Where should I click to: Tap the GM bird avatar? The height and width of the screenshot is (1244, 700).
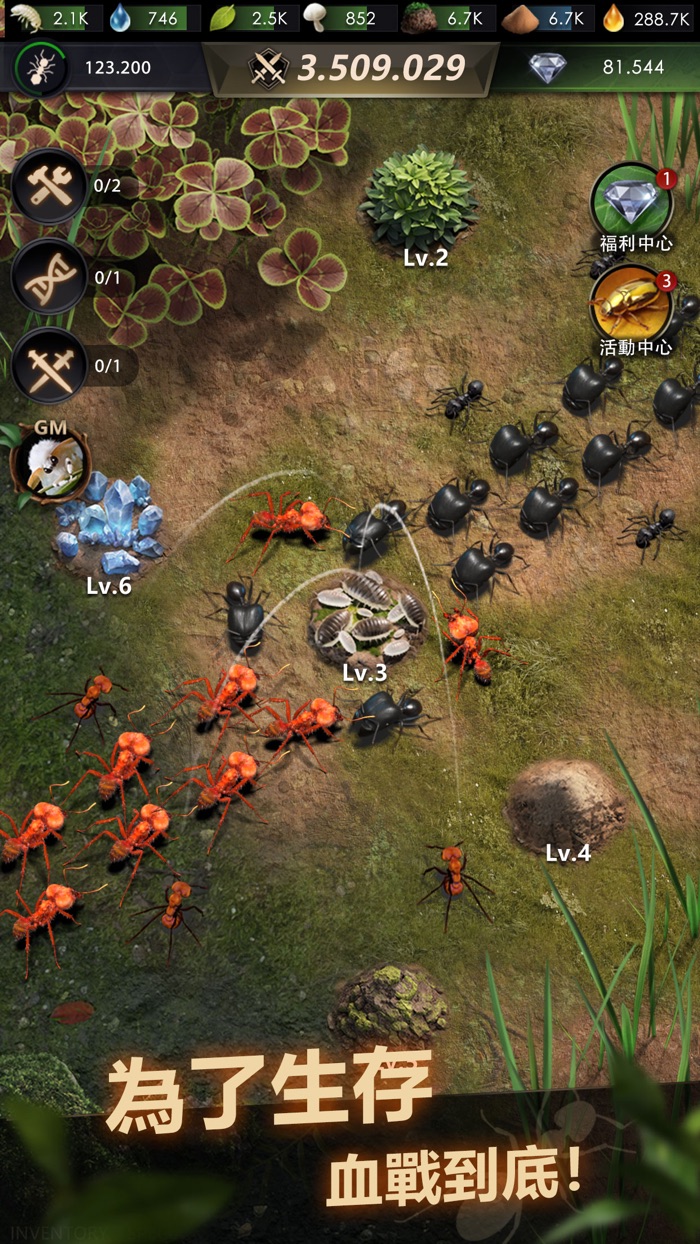tap(50, 461)
